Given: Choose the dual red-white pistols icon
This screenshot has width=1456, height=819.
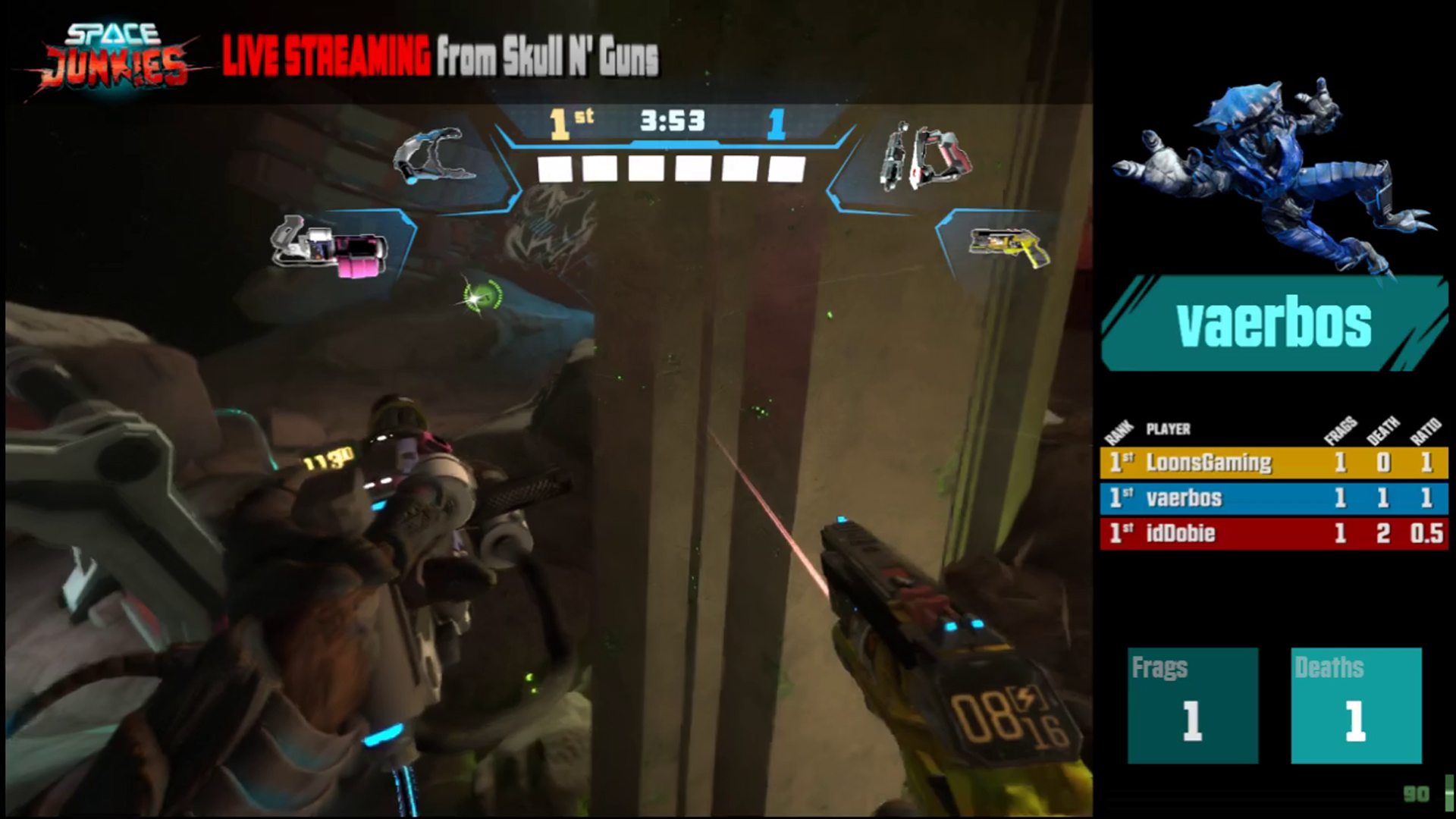Looking at the screenshot, I should [x=925, y=158].
